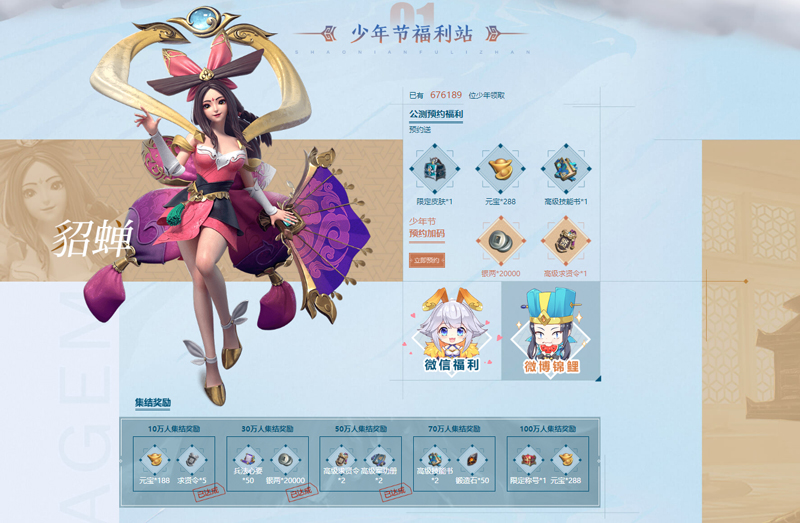Pick the 高级军功册*2 reward icon
Screen dimensions: 800x523
379,458
